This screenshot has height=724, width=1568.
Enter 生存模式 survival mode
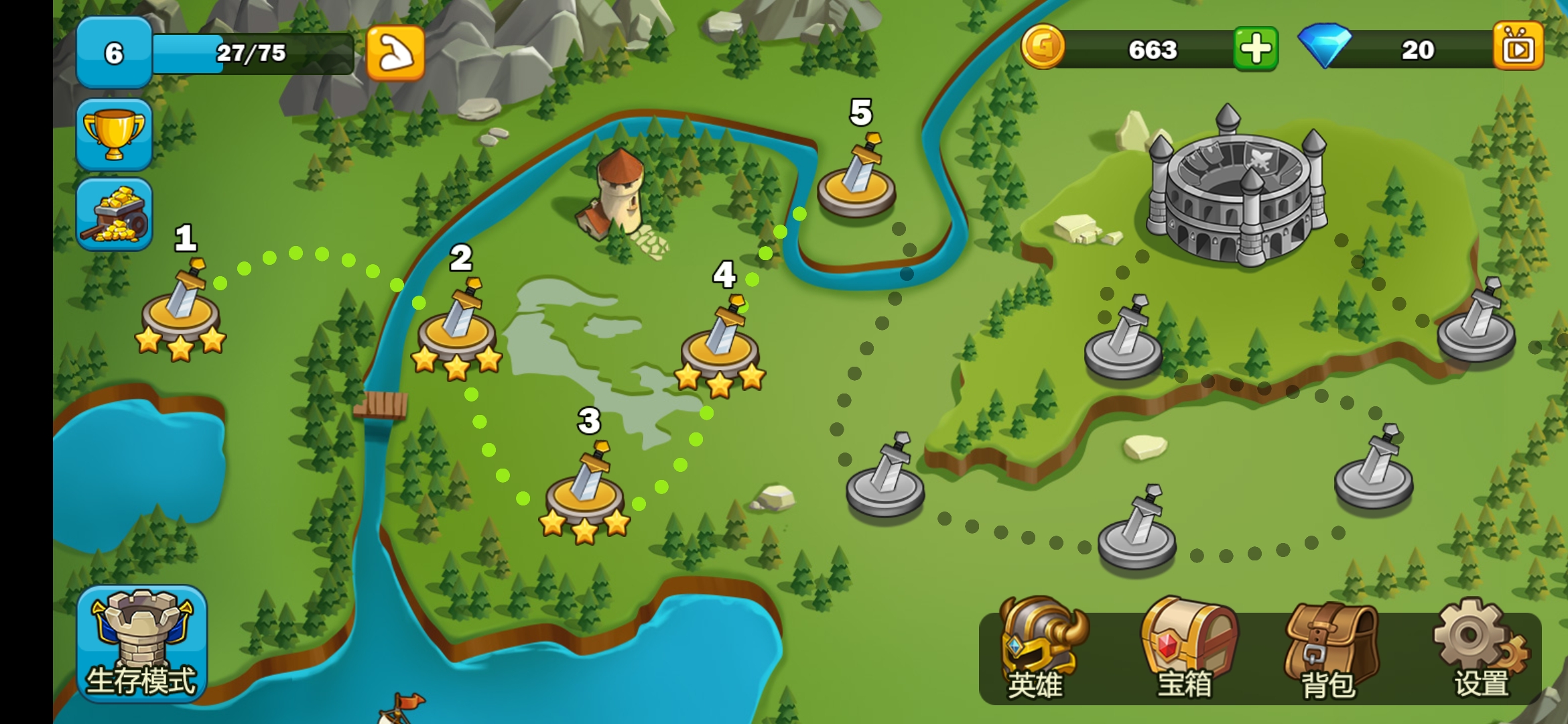[141, 644]
